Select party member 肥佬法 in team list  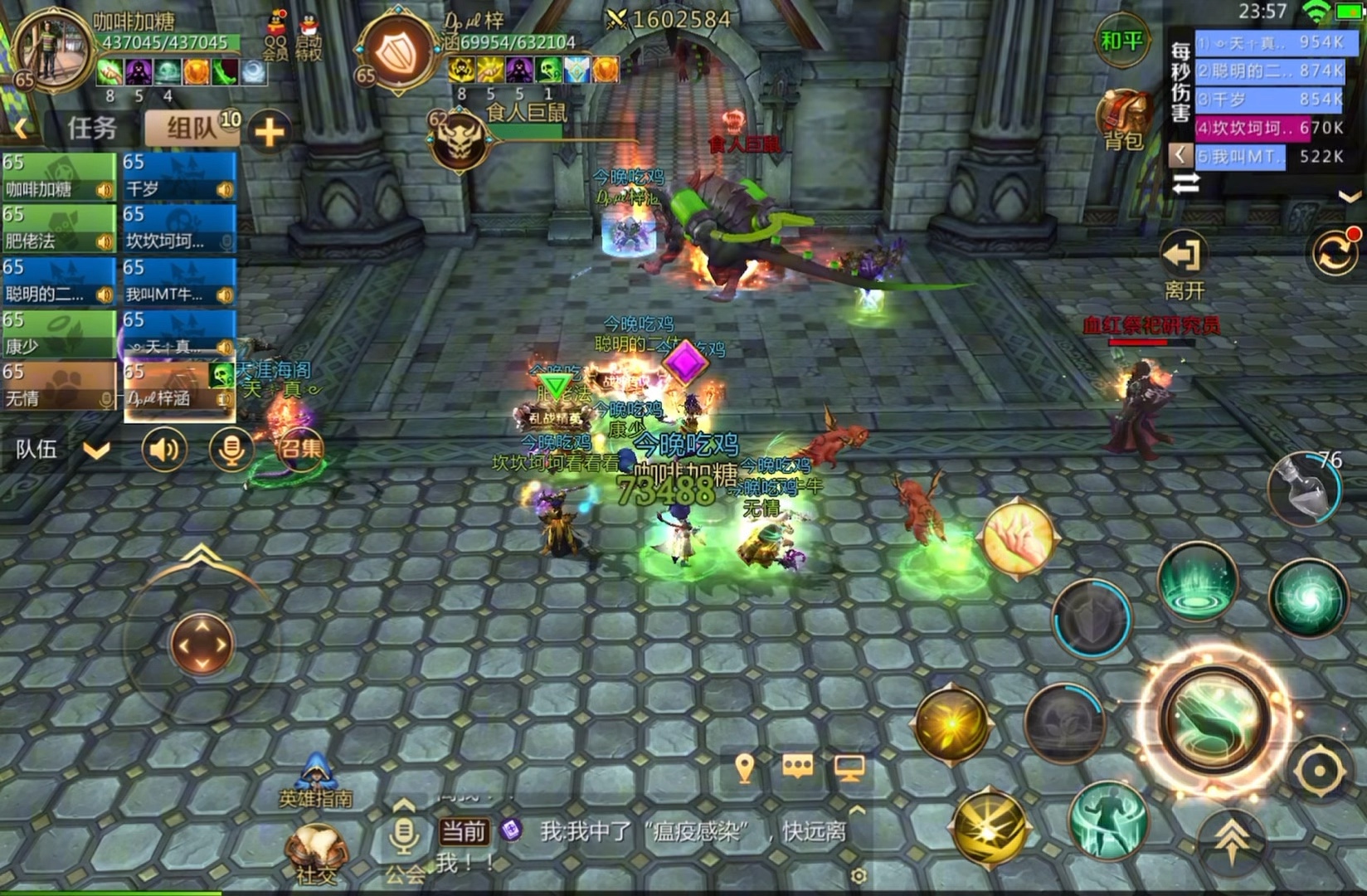click(x=58, y=230)
